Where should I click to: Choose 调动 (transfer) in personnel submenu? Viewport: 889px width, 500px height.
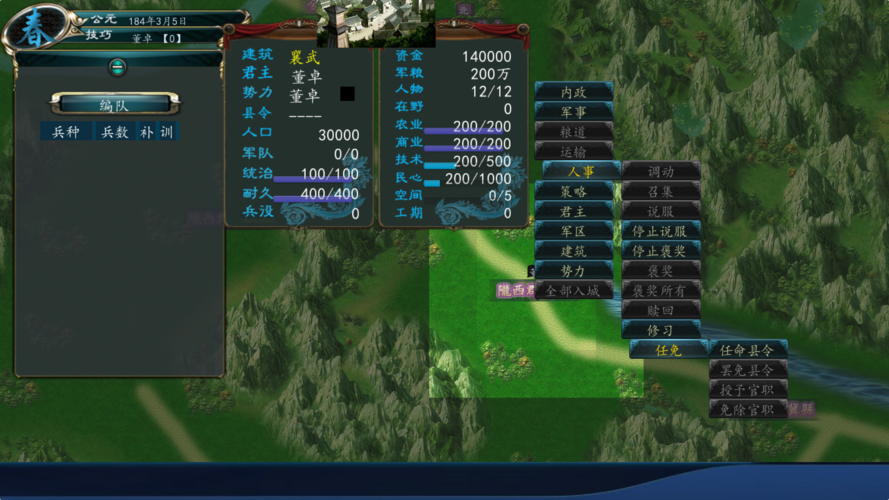[661, 171]
